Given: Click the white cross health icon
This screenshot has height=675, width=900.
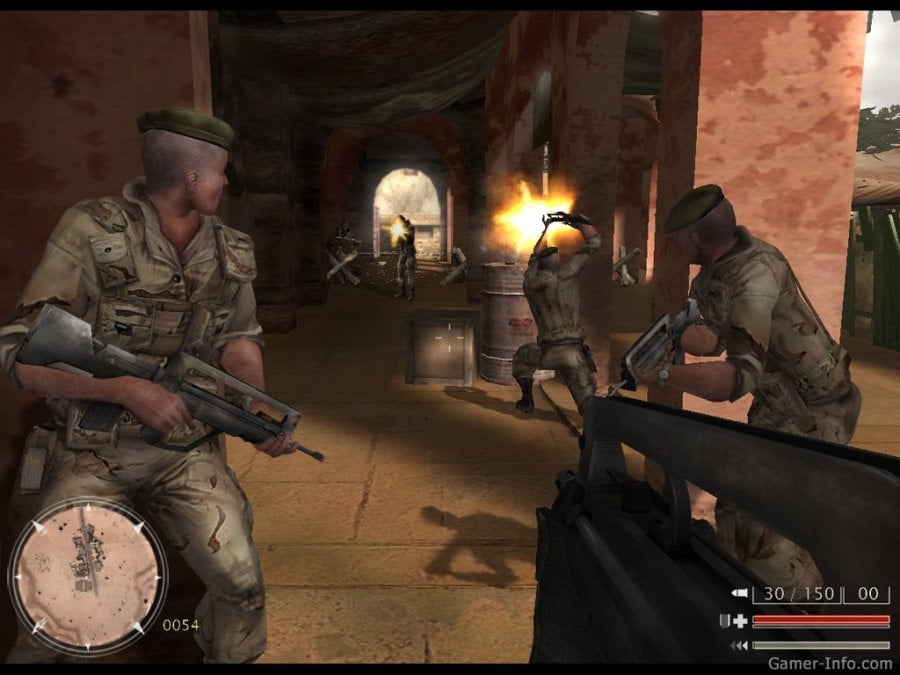Looking at the screenshot, I should point(739,621).
